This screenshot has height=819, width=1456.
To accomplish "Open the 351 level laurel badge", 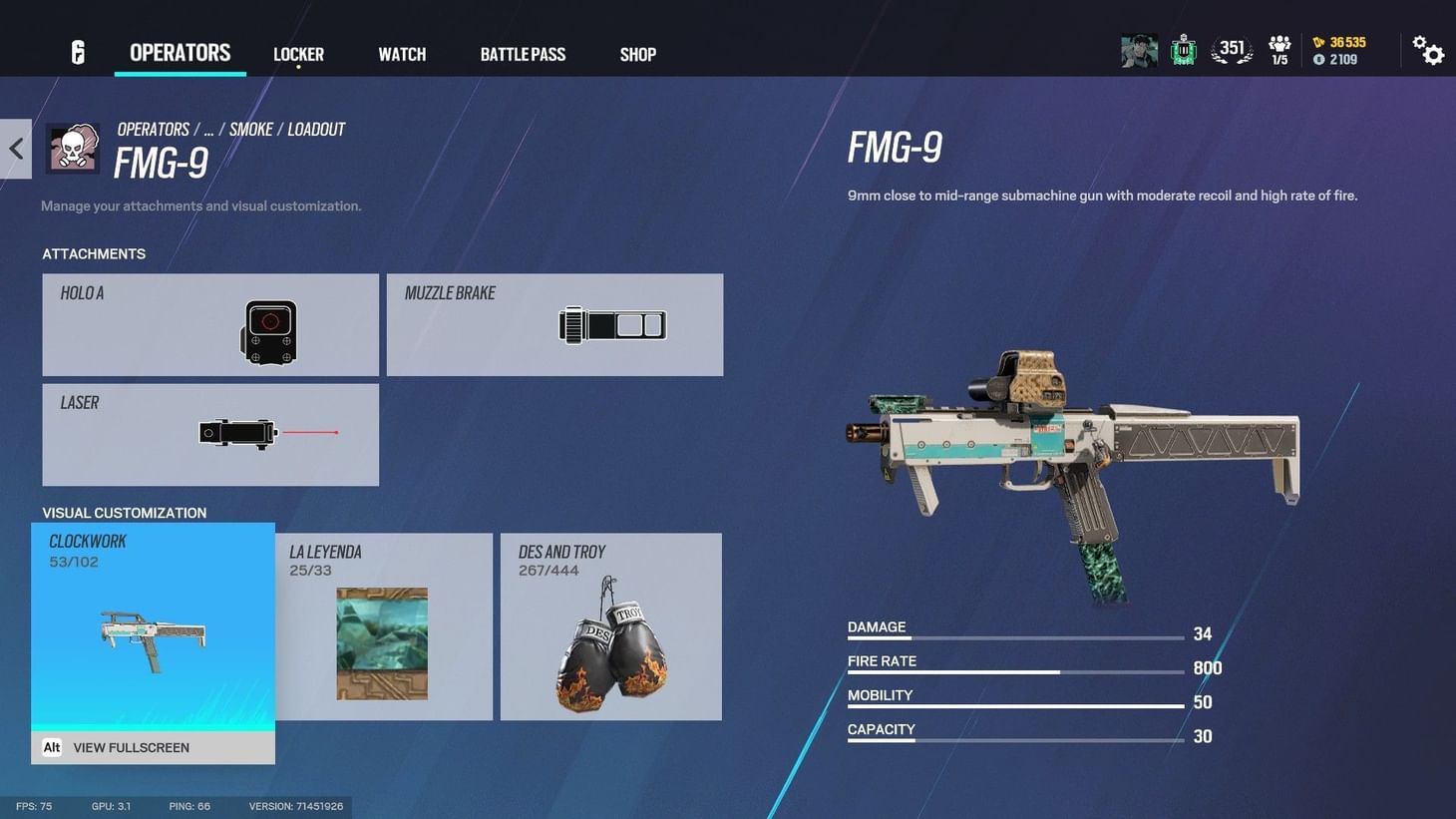I will tap(1232, 48).
